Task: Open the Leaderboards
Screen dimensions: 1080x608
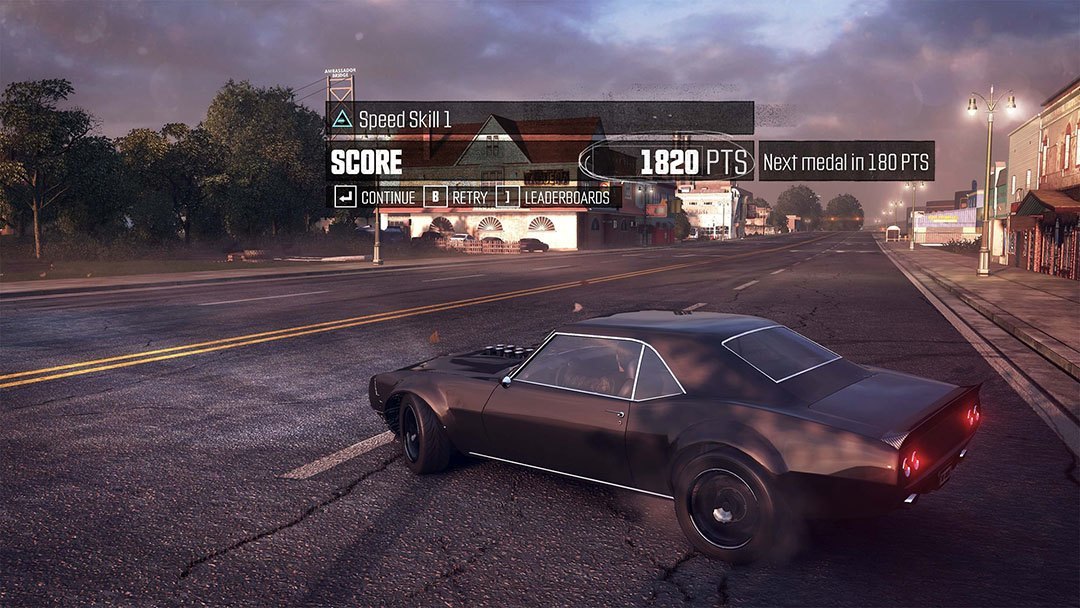Action: (556, 197)
